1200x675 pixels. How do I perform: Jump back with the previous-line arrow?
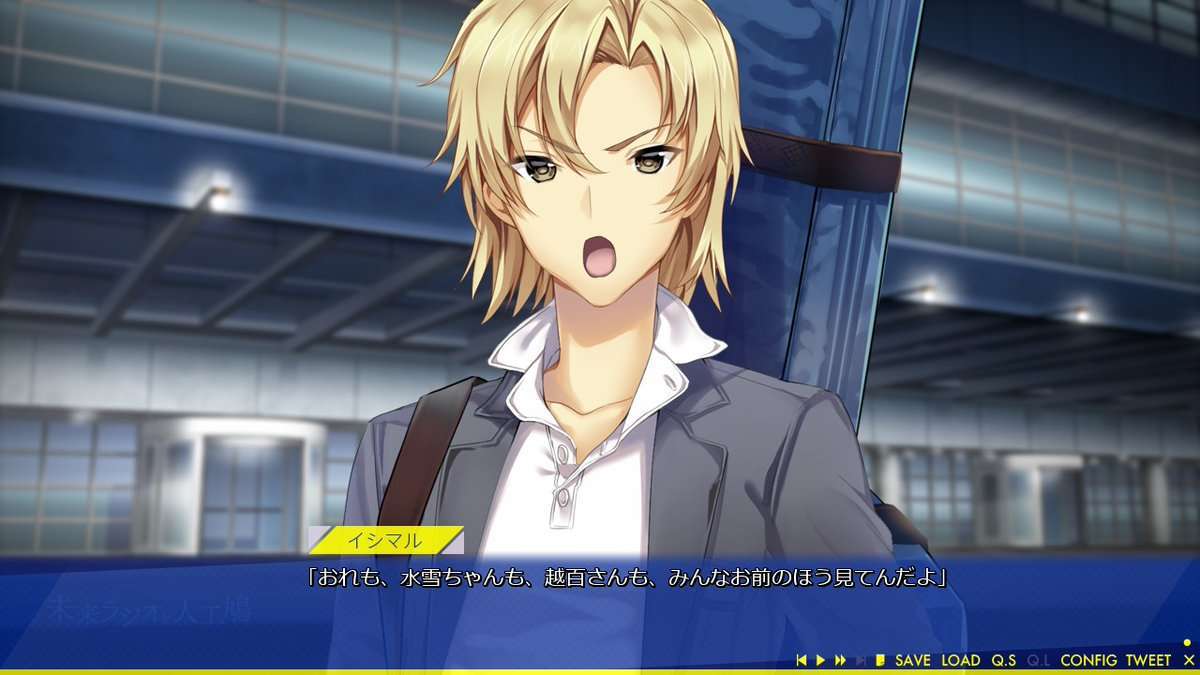click(801, 660)
